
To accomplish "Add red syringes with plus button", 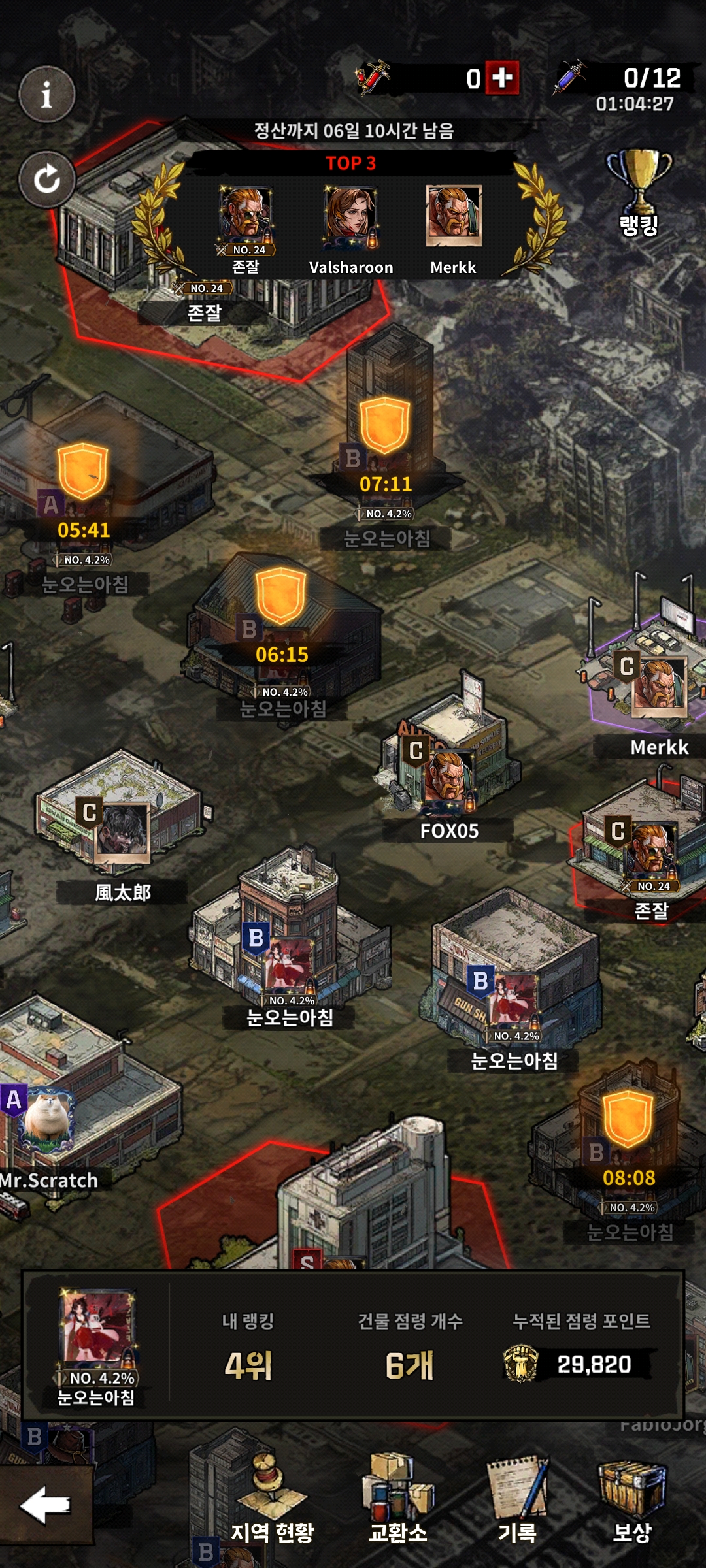I will click(x=502, y=78).
